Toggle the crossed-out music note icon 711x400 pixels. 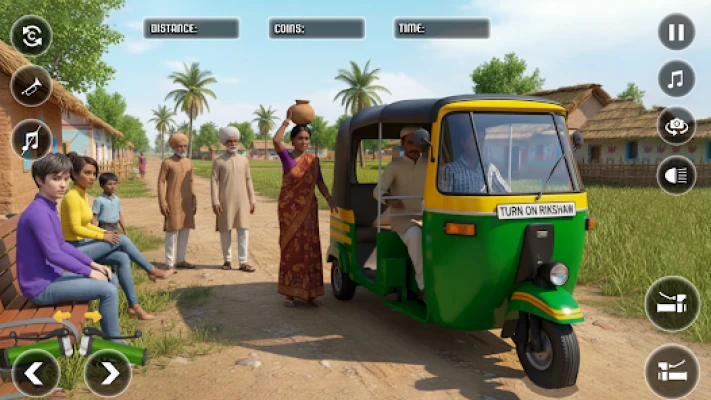(x=31, y=139)
